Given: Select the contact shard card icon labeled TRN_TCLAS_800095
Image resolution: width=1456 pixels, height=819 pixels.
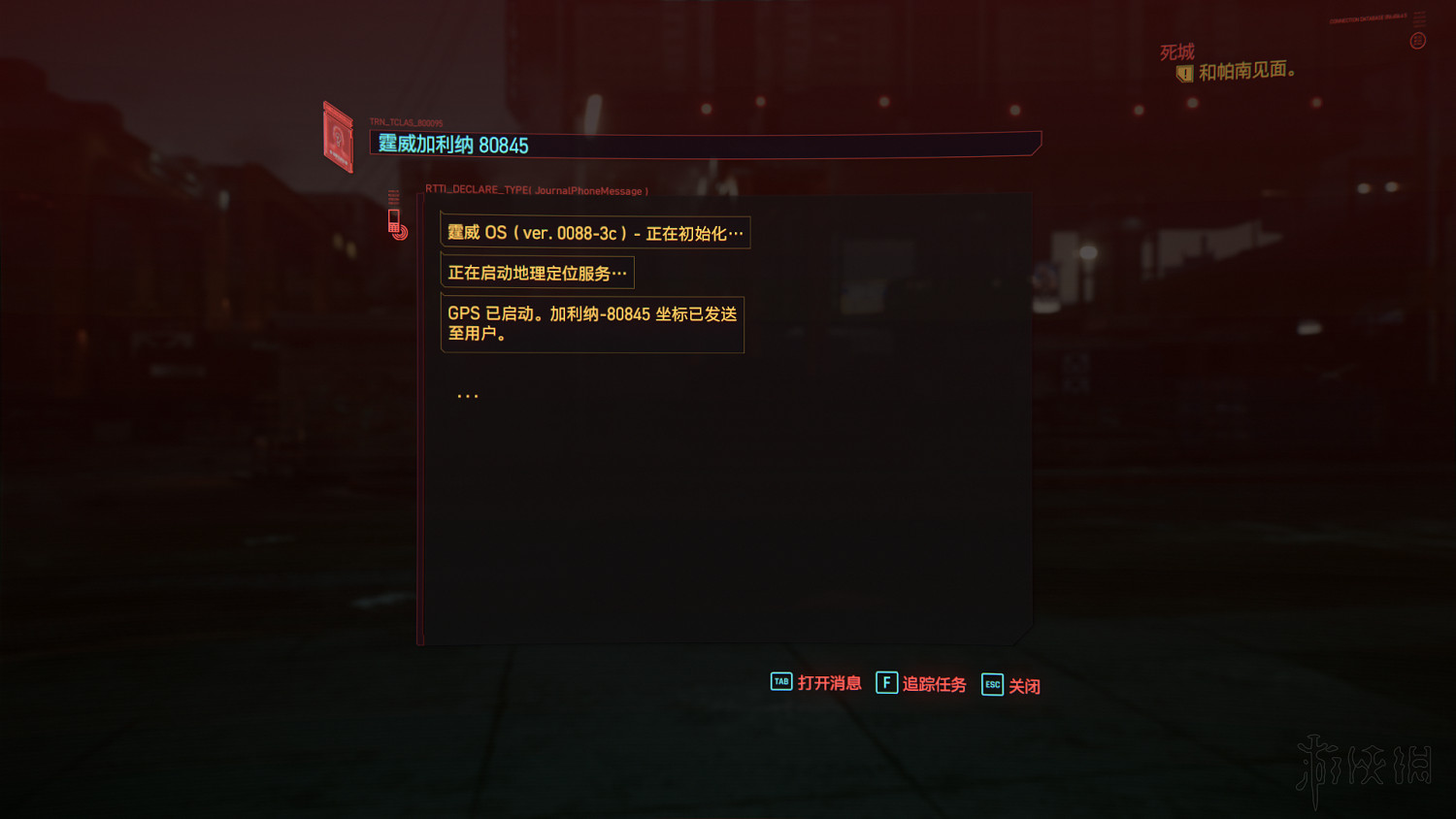Looking at the screenshot, I should pyautogui.click(x=336, y=135).
